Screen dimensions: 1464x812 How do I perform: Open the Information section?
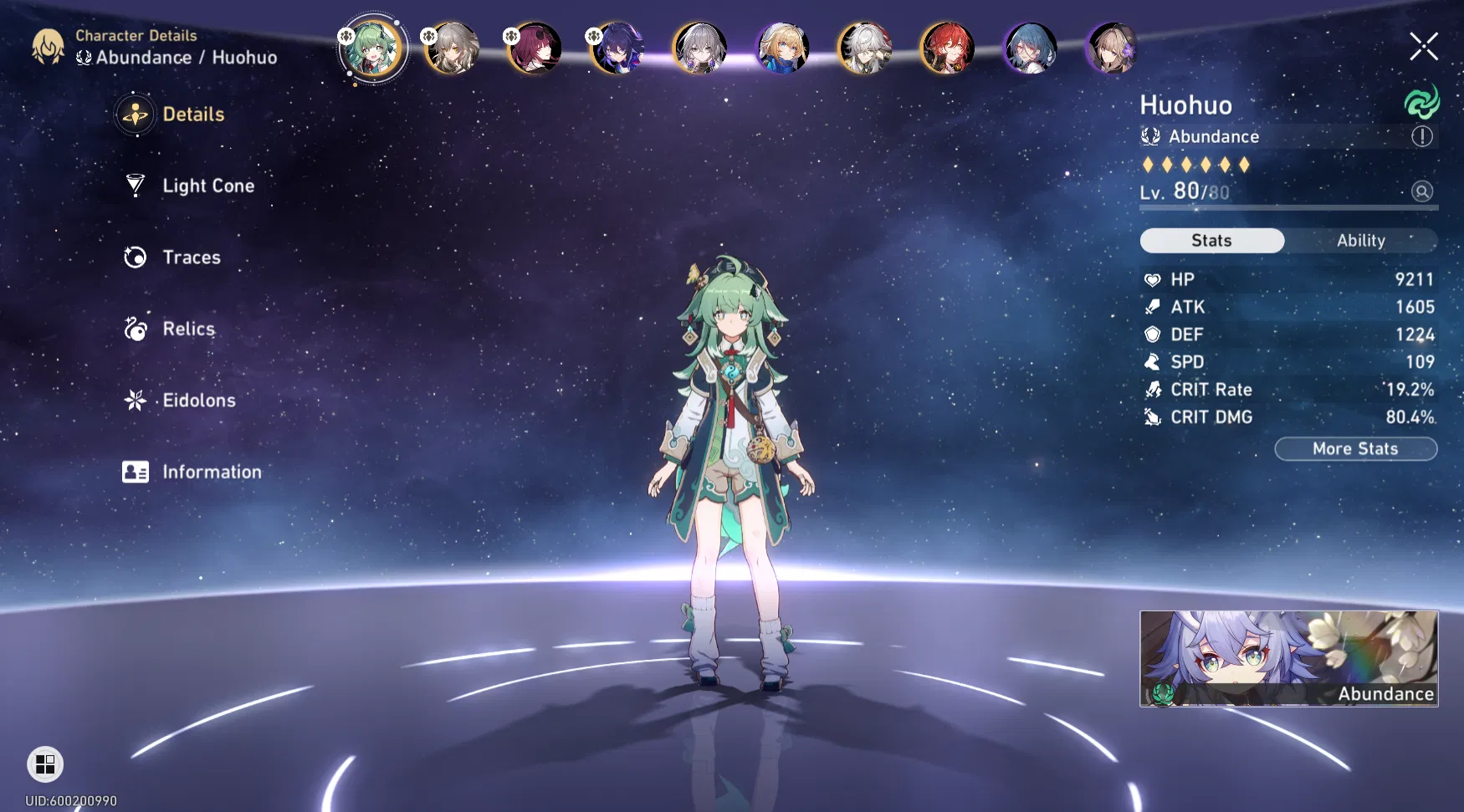[x=211, y=472]
